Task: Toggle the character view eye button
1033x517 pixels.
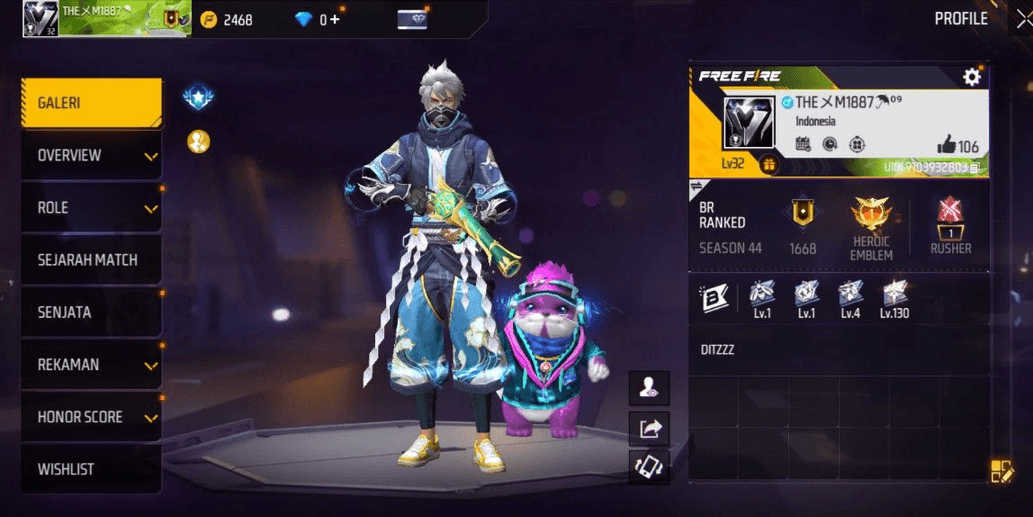Action: coord(649,389)
